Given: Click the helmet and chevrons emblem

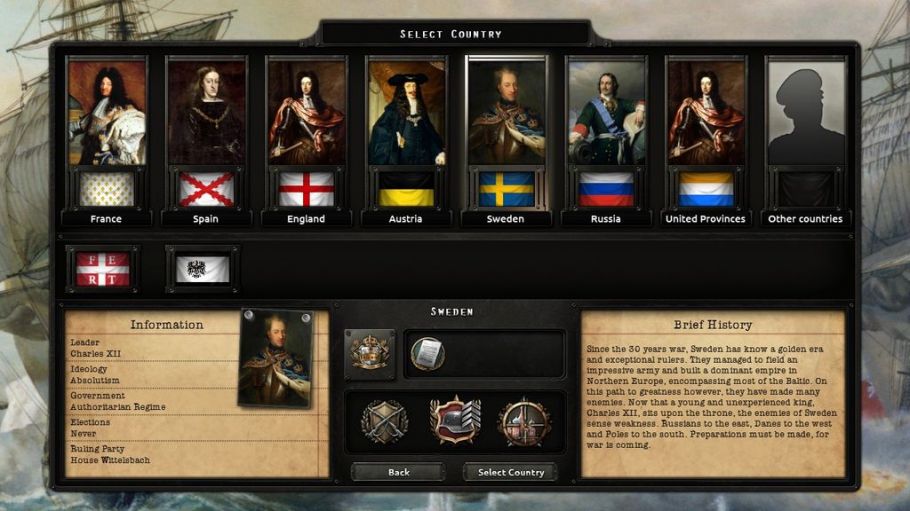Looking at the screenshot, I should point(454,421).
